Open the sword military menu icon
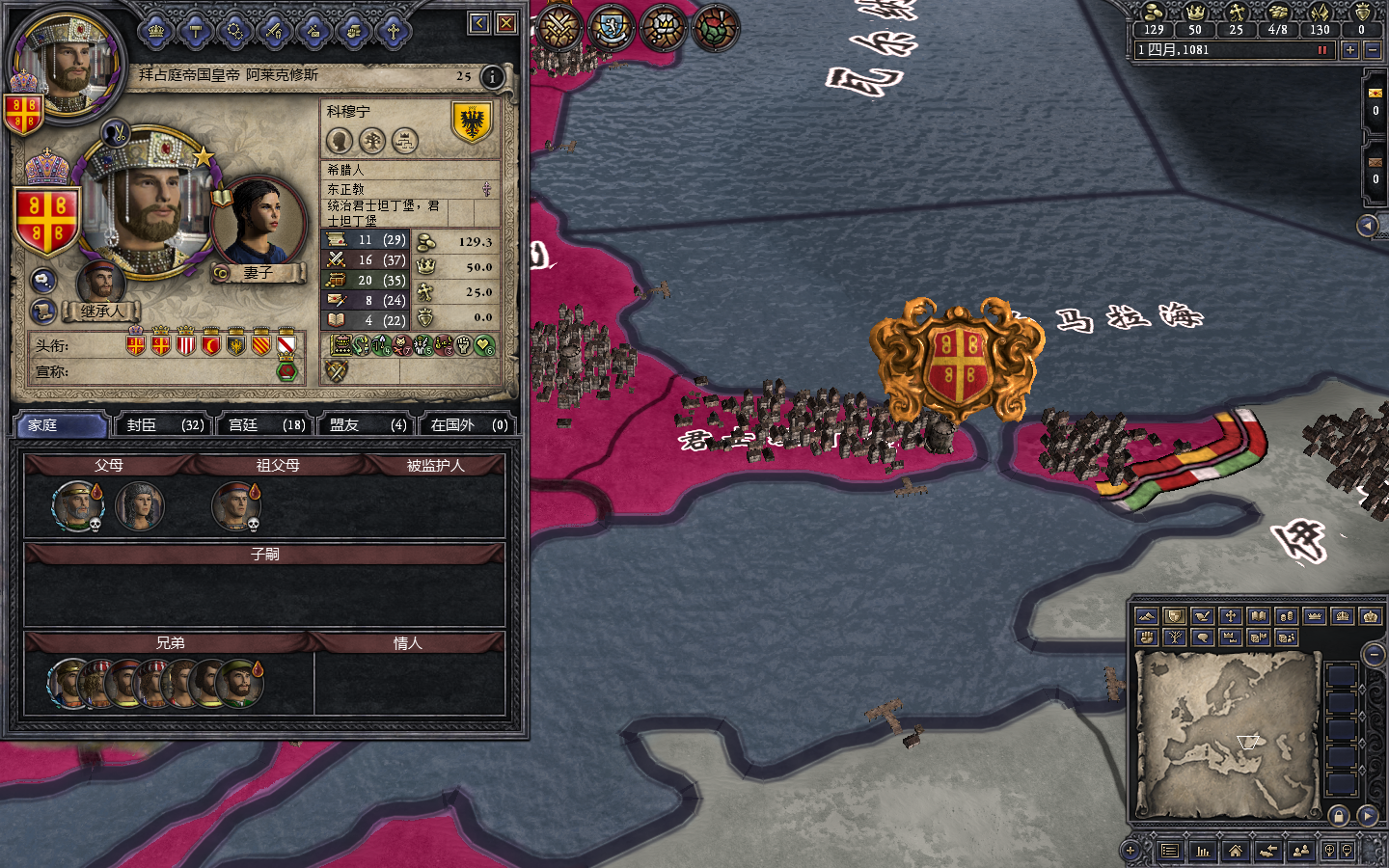The width and height of the screenshot is (1389, 868). tap(274, 32)
